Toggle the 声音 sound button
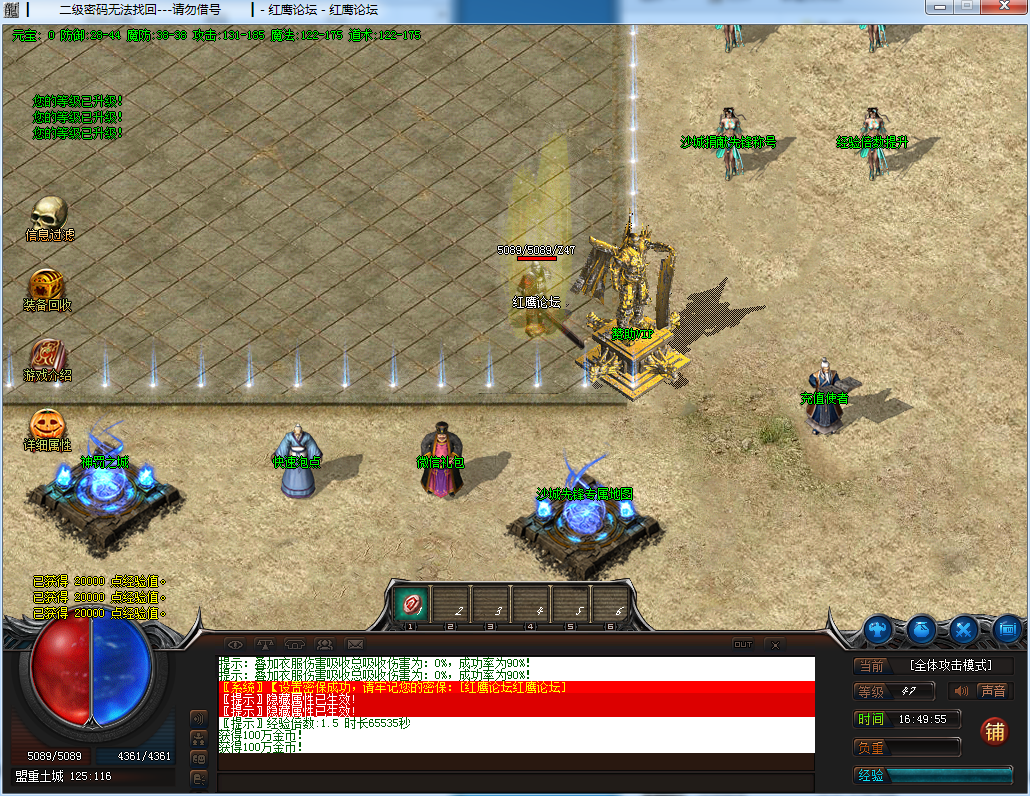Screen dimensions: 1030x796 coord(981,691)
